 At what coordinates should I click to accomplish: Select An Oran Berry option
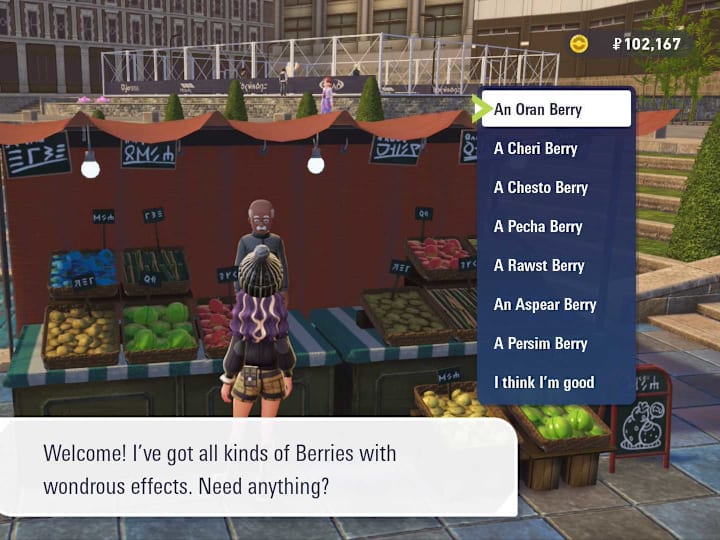point(555,109)
